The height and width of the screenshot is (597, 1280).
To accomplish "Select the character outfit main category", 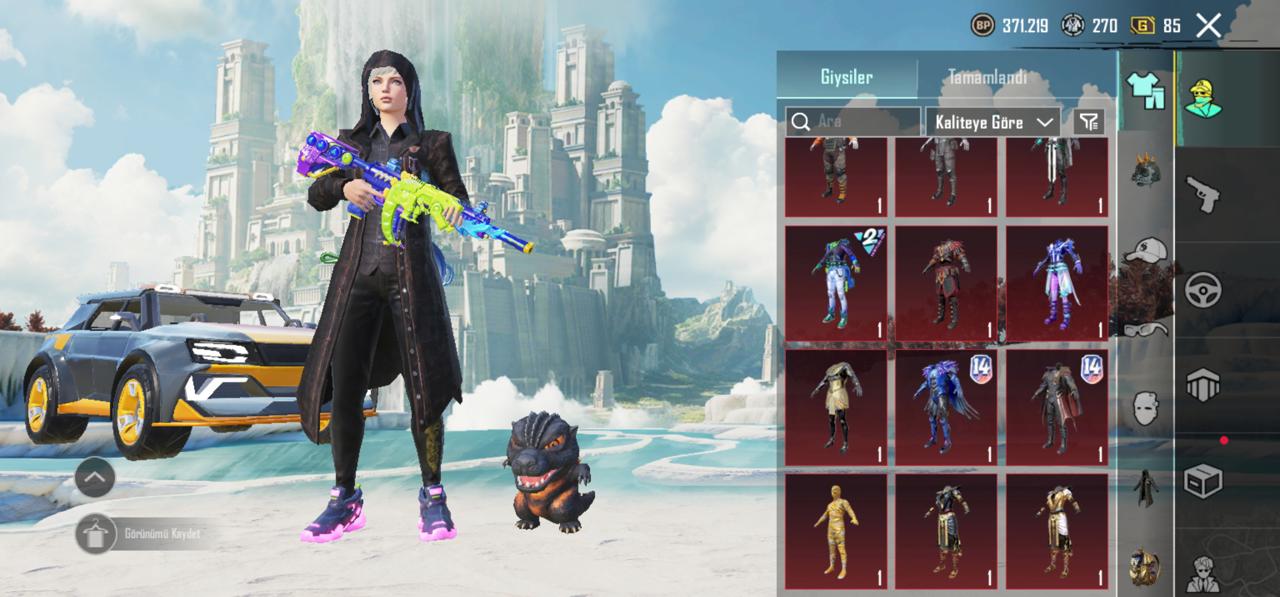I will (1203, 98).
